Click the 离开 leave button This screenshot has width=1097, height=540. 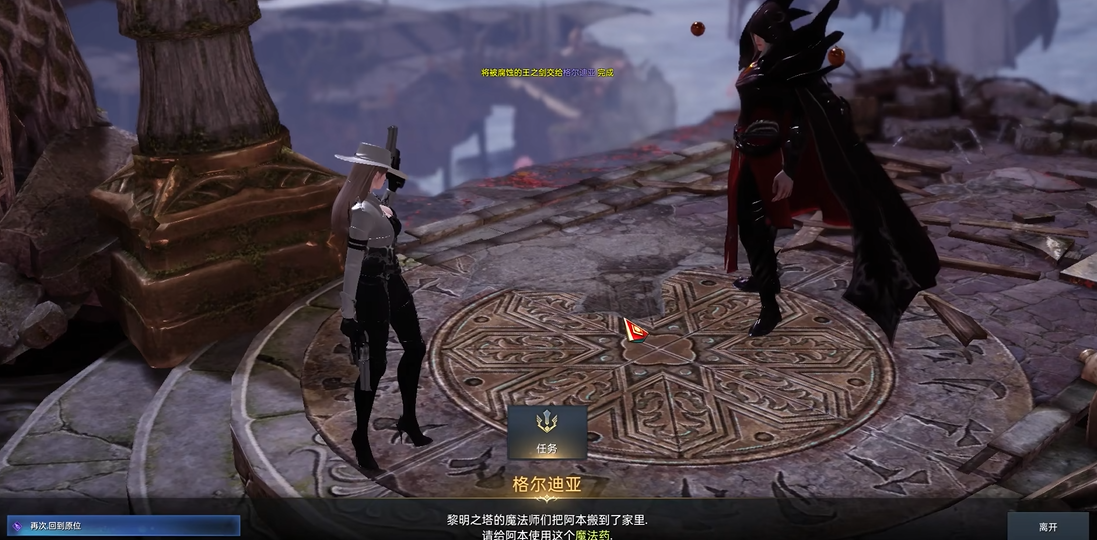click(1047, 526)
